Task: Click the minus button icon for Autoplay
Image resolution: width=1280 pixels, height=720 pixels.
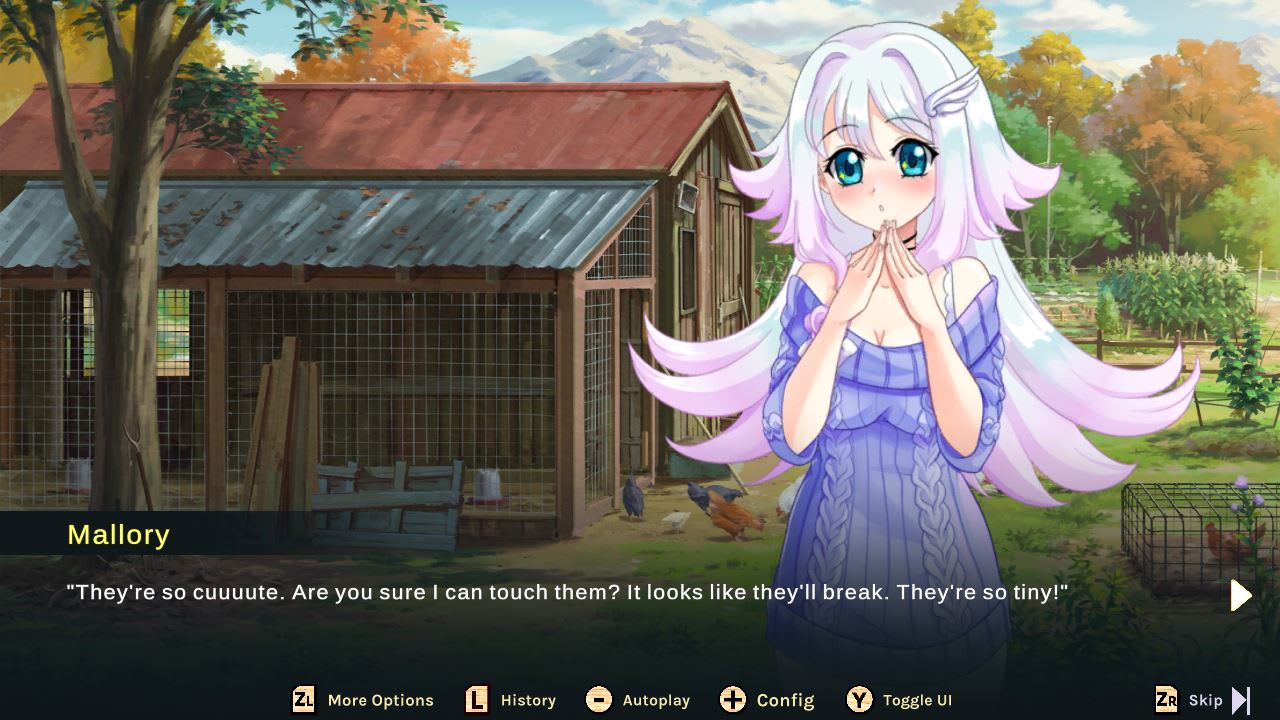Action: [601, 700]
